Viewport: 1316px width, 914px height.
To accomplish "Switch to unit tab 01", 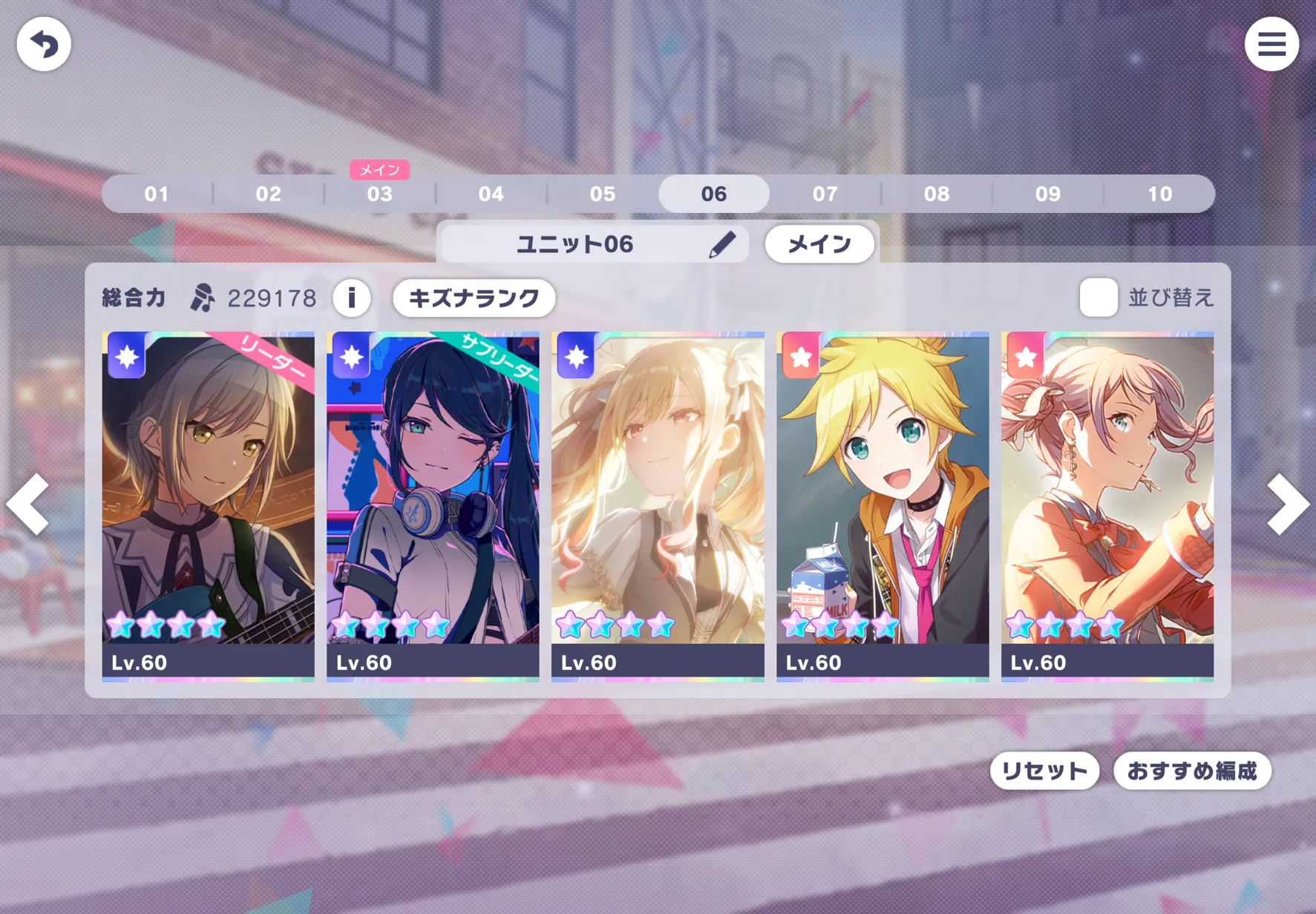I will 157,194.
